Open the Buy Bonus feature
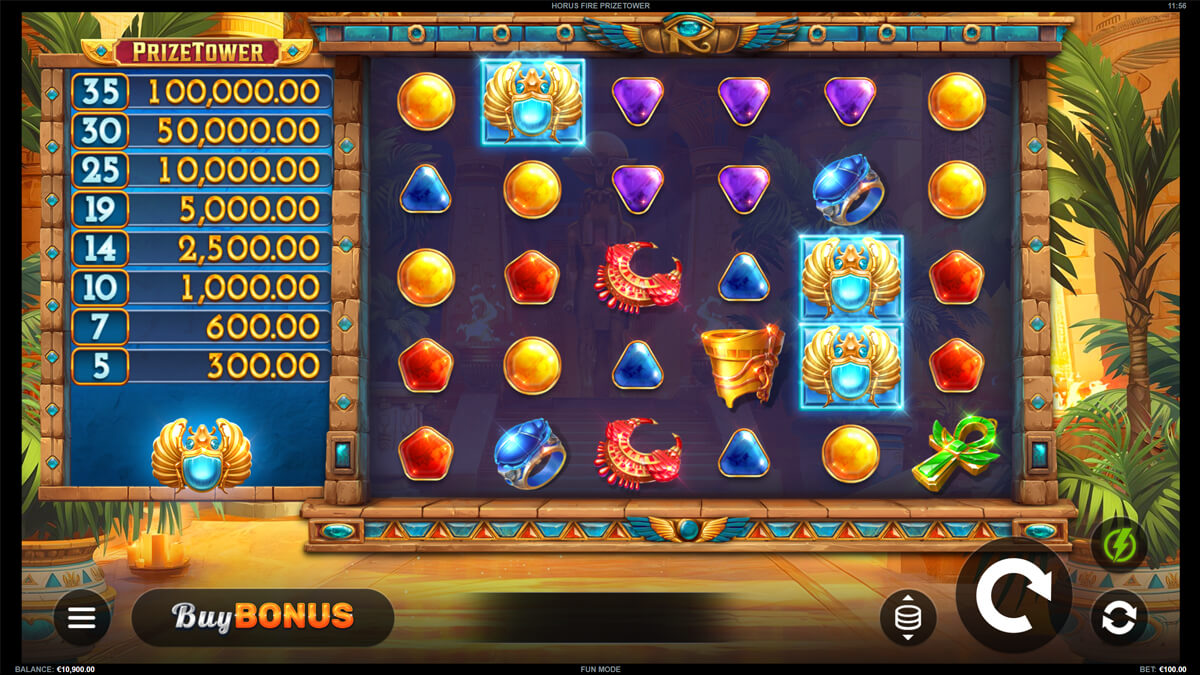 (263, 616)
